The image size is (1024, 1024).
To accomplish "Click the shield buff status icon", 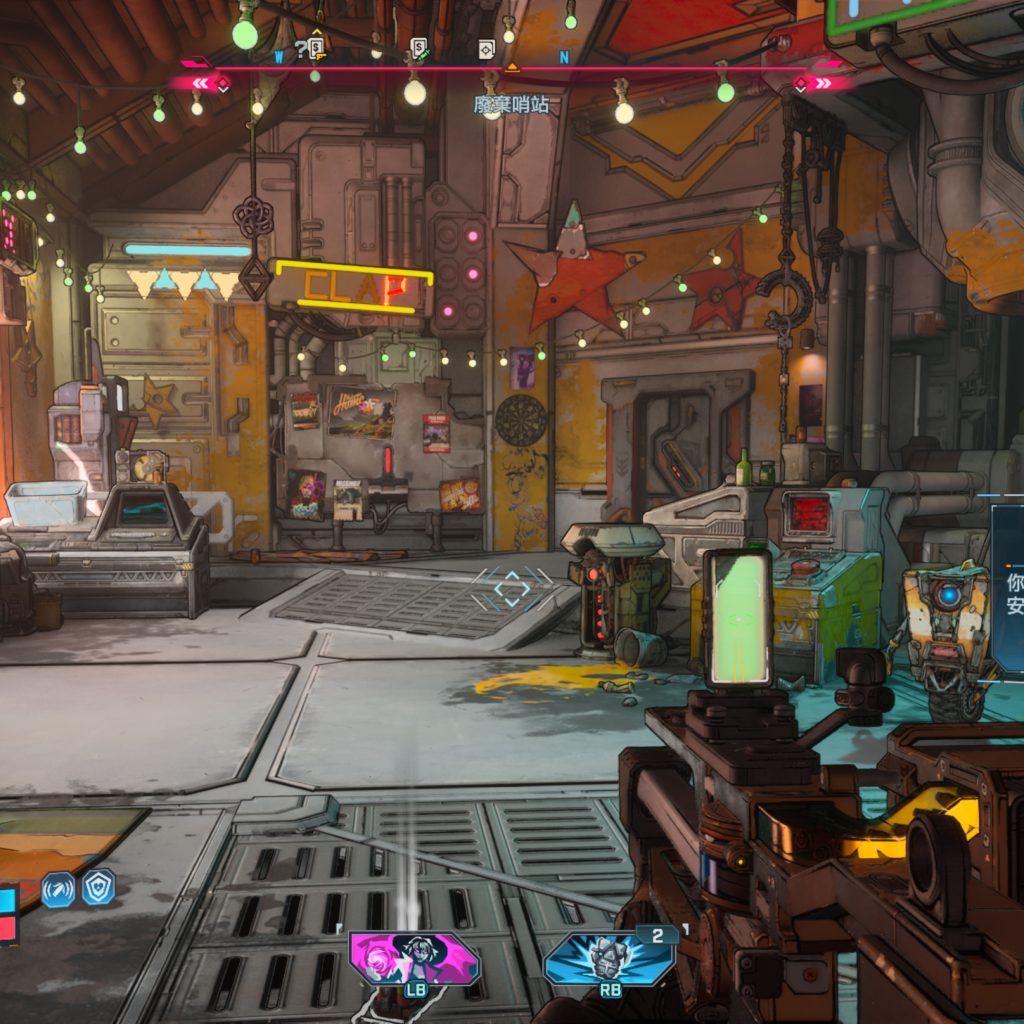I will pos(98,887).
